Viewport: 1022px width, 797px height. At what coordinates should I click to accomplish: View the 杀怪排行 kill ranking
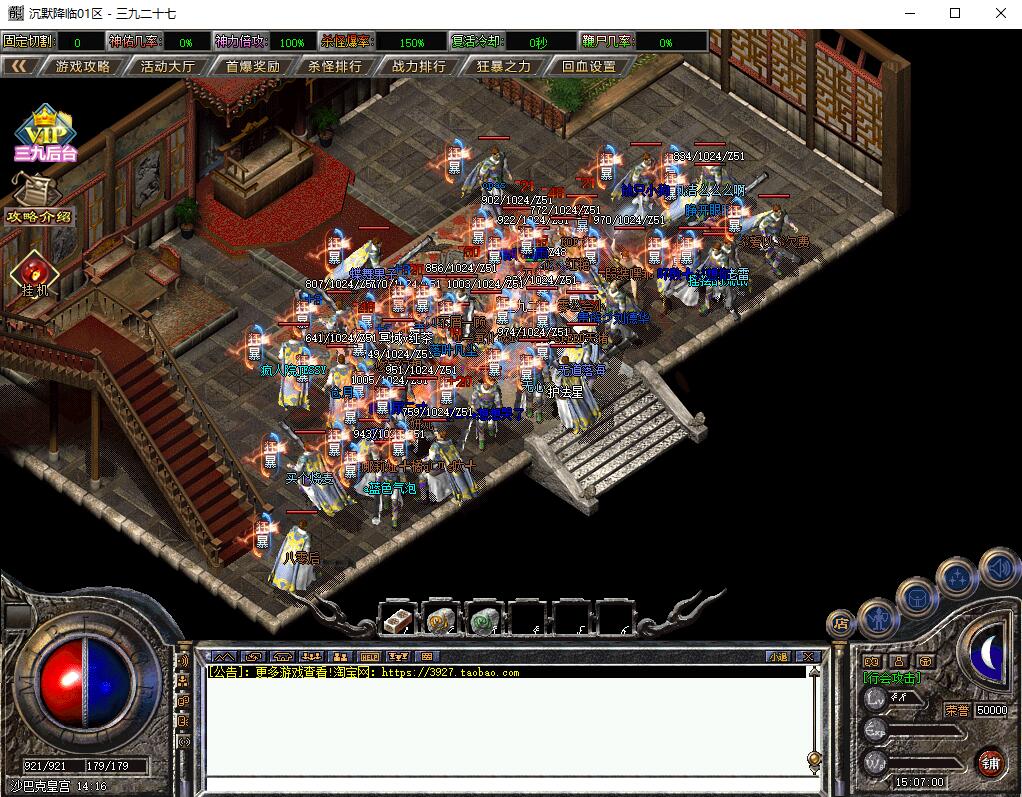[335, 66]
